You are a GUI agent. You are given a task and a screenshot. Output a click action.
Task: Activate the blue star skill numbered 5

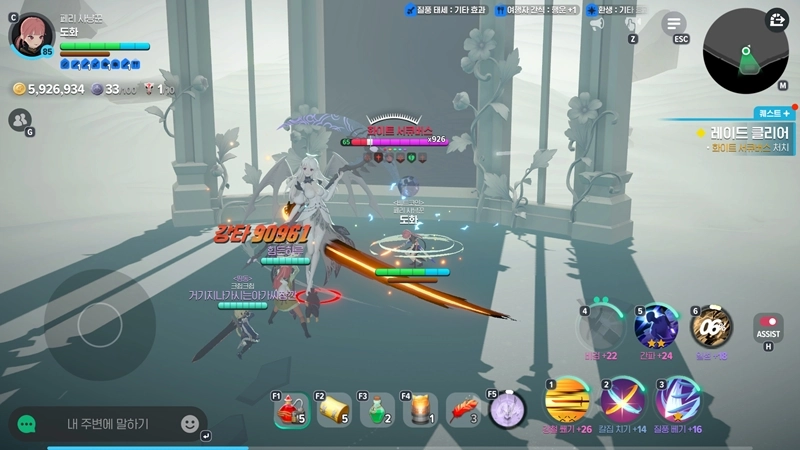656,327
